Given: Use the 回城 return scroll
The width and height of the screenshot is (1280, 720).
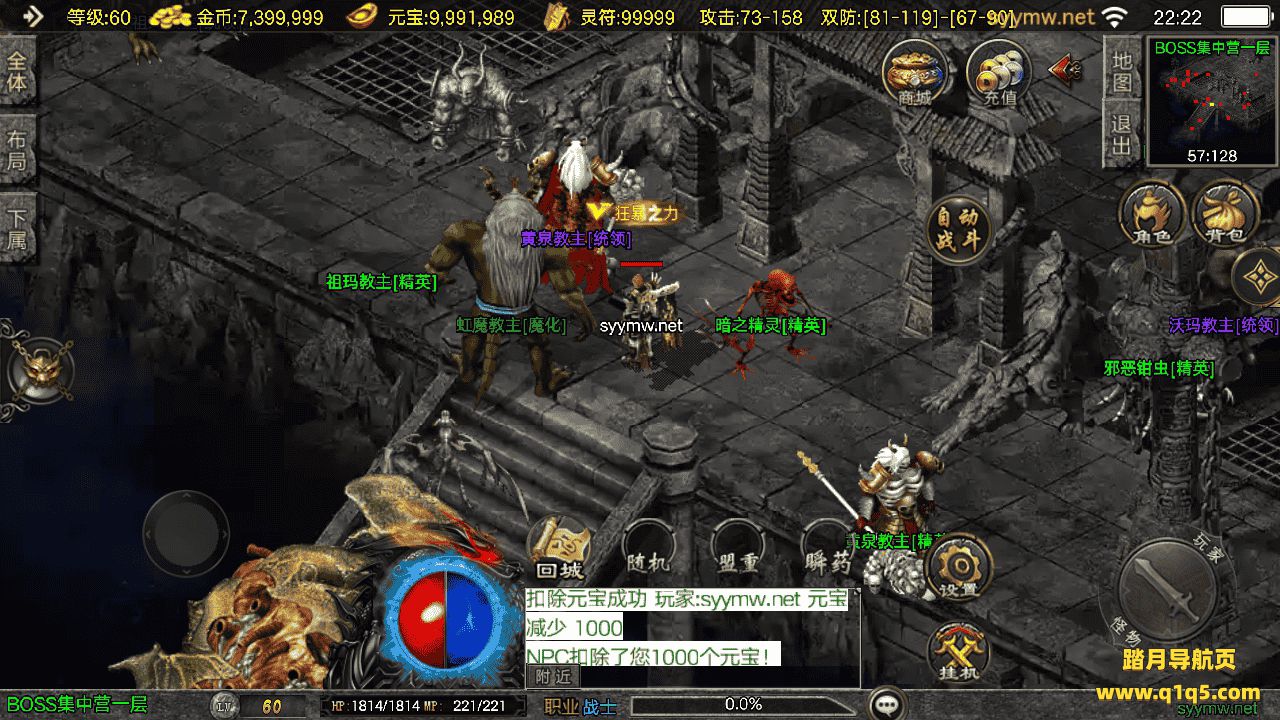Looking at the screenshot, I should click(559, 552).
